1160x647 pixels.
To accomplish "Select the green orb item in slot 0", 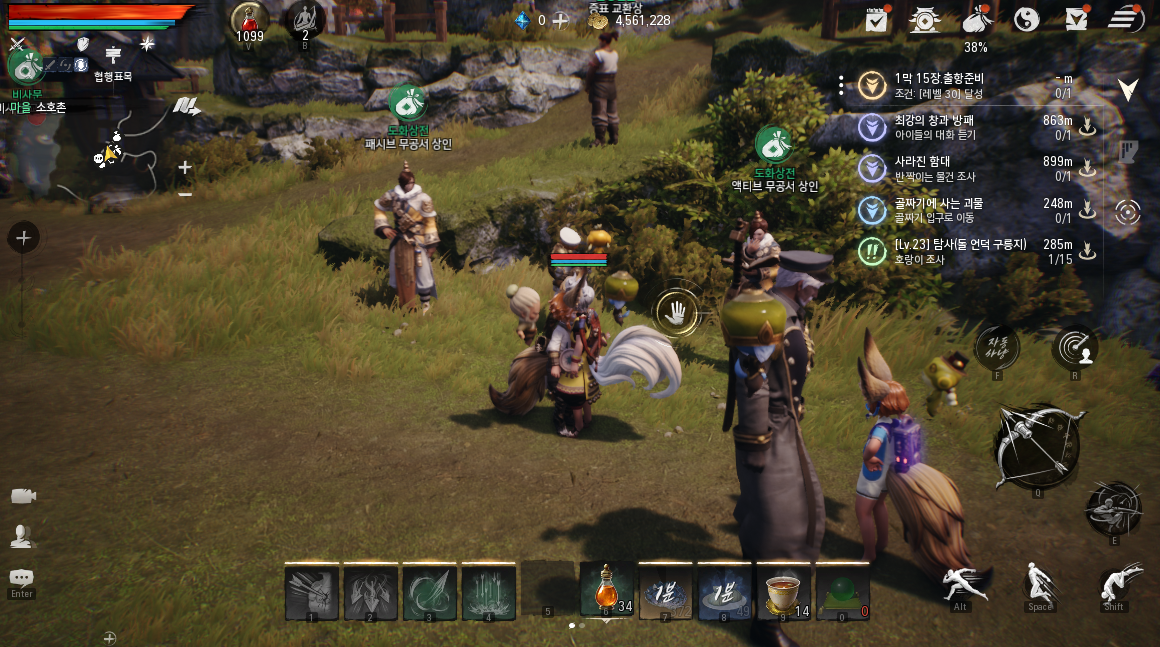I will [x=842, y=589].
